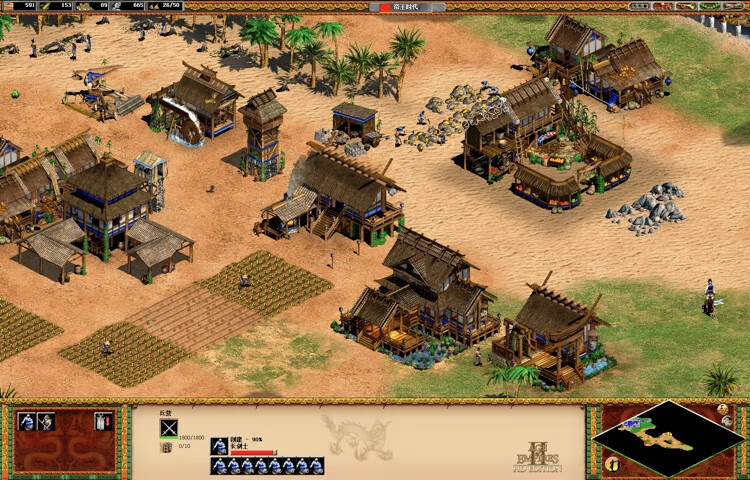Screen dimensions: 750x480
Task: Train a swordsman from the command panel
Action: pos(27,422)
